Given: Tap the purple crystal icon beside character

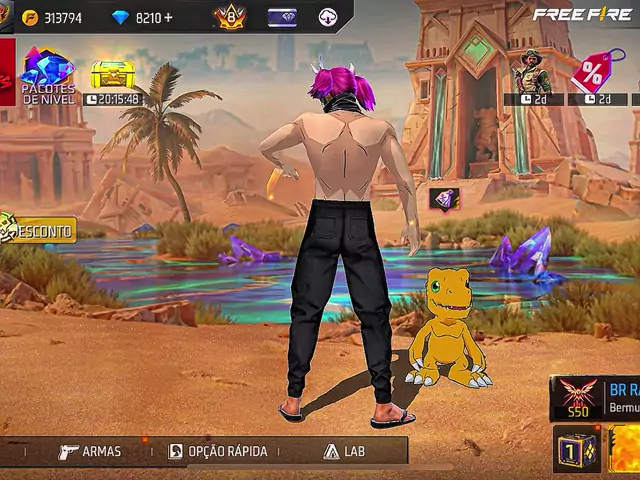Looking at the screenshot, I should [444, 198].
